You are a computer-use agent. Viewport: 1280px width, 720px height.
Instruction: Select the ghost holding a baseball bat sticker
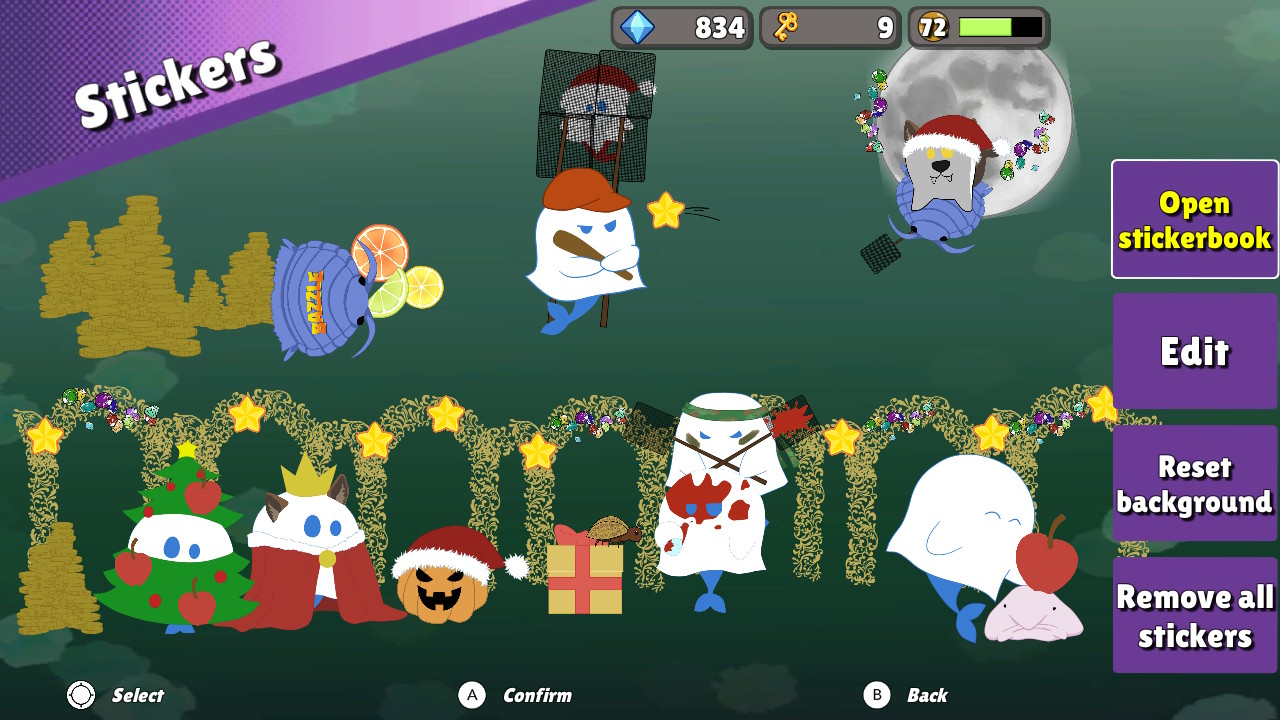point(585,250)
